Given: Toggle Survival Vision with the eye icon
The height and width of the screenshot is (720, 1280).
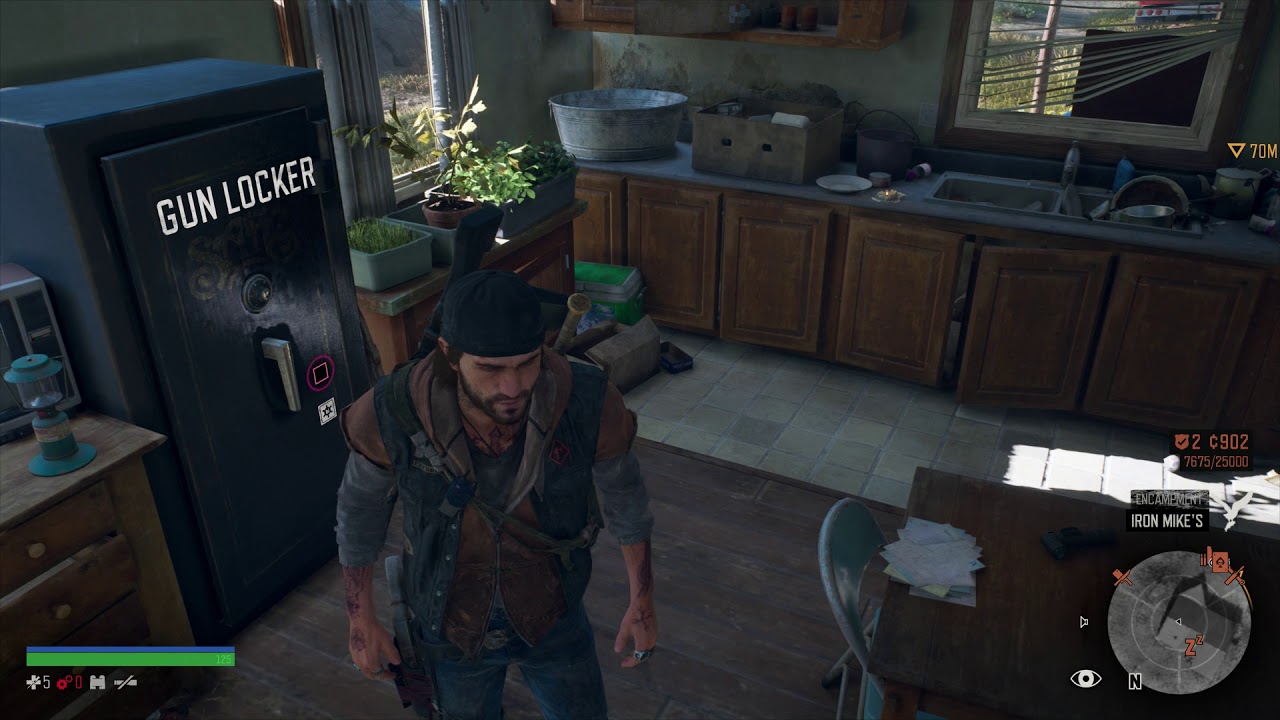Looking at the screenshot, I should click(1085, 678).
